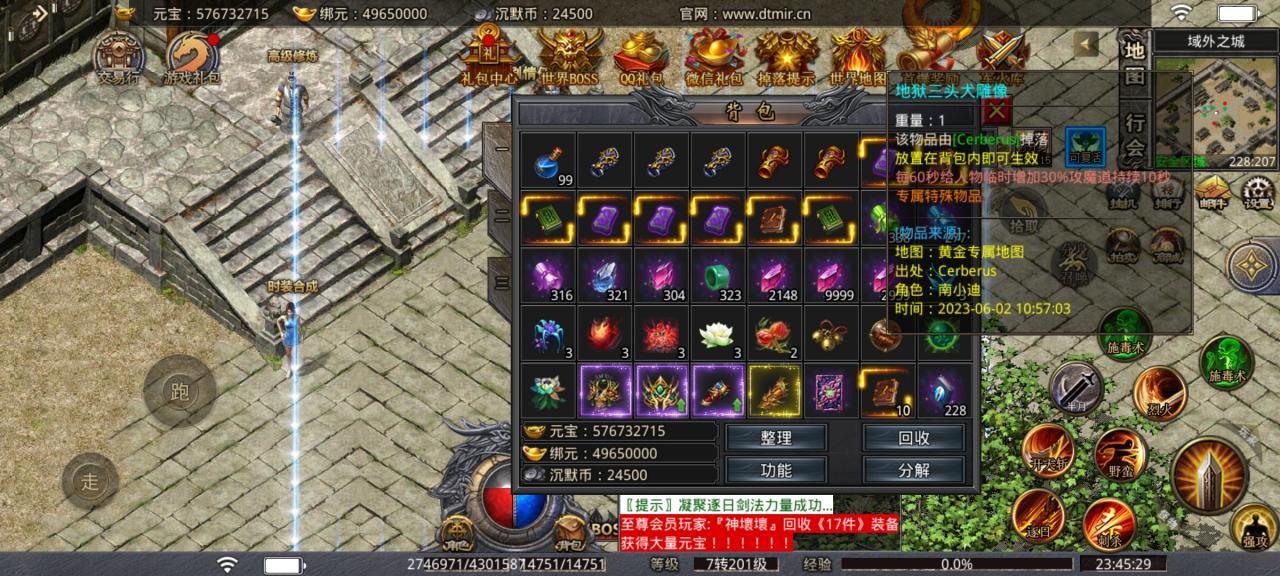Image resolution: width=1280 pixels, height=576 pixels.
Task: Tap the 整理 sort button in the bag
Action: tap(776, 438)
